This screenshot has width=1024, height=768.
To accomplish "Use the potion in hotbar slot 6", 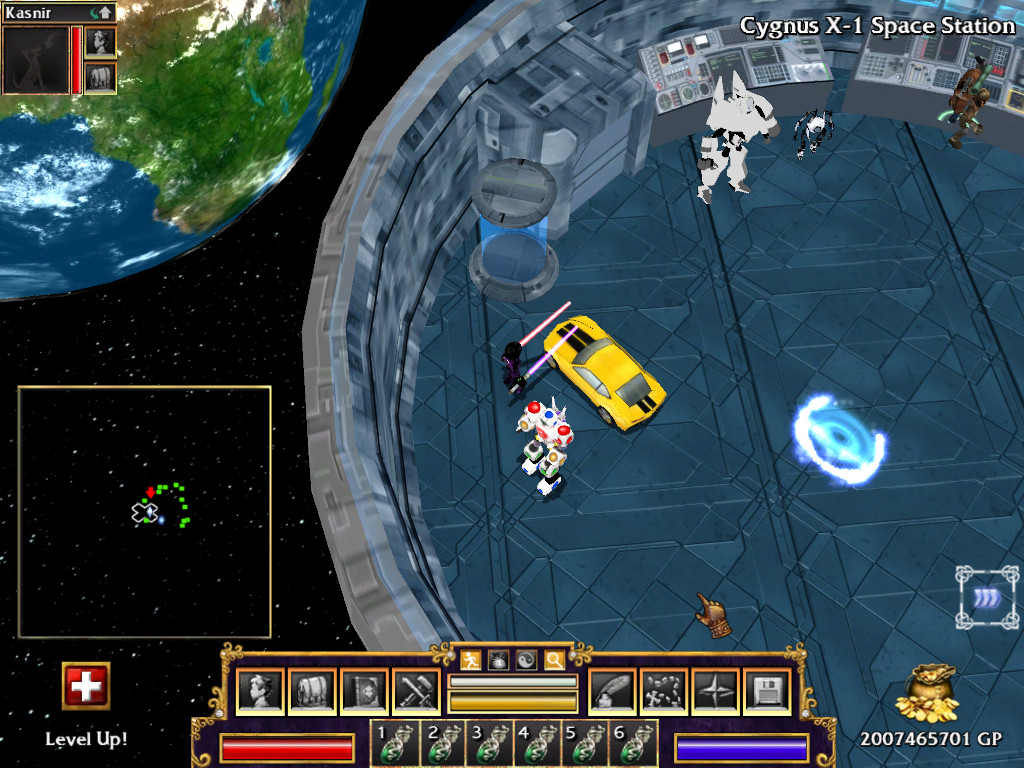I will point(634,744).
